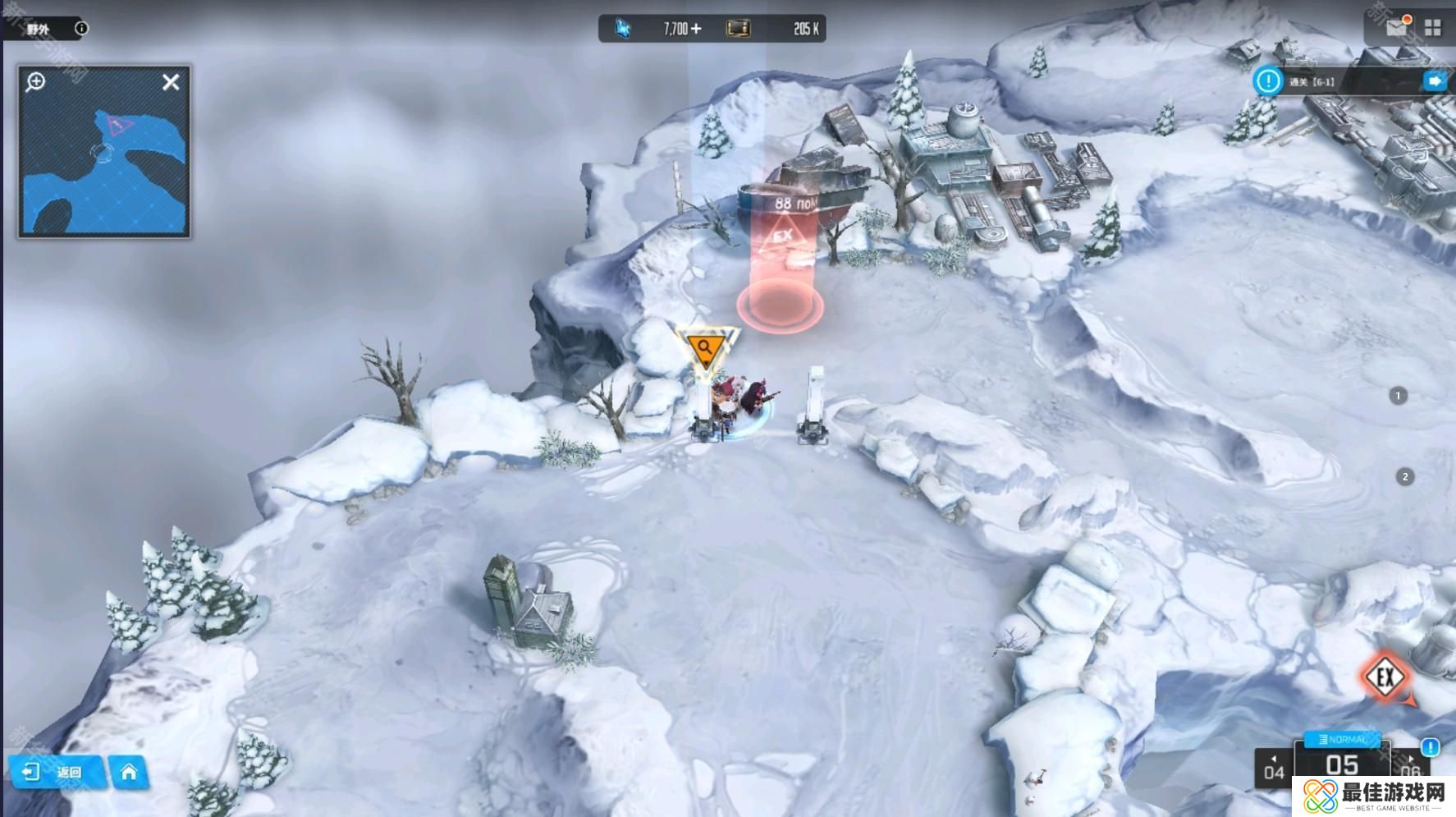Toggle the NORMAL difficulty tab
Image resolution: width=1456 pixels, height=817 pixels.
coord(1341,740)
